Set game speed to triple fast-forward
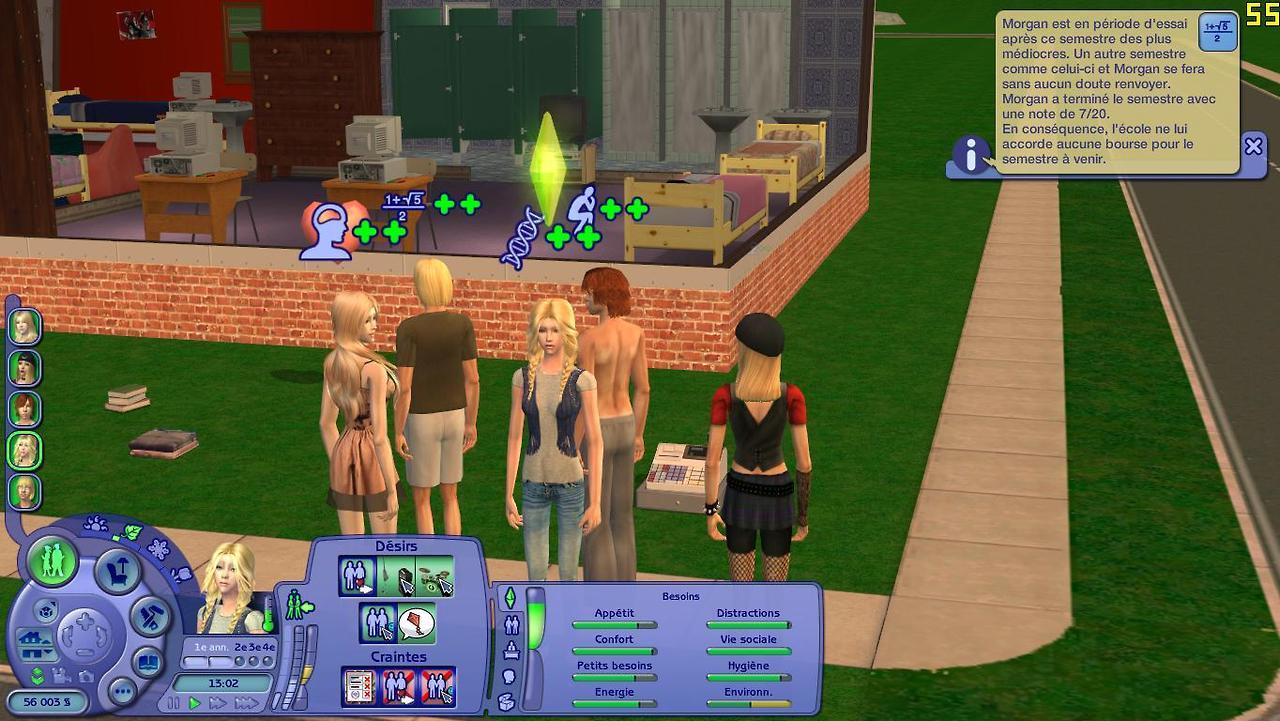1280x721 pixels. click(246, 704)
